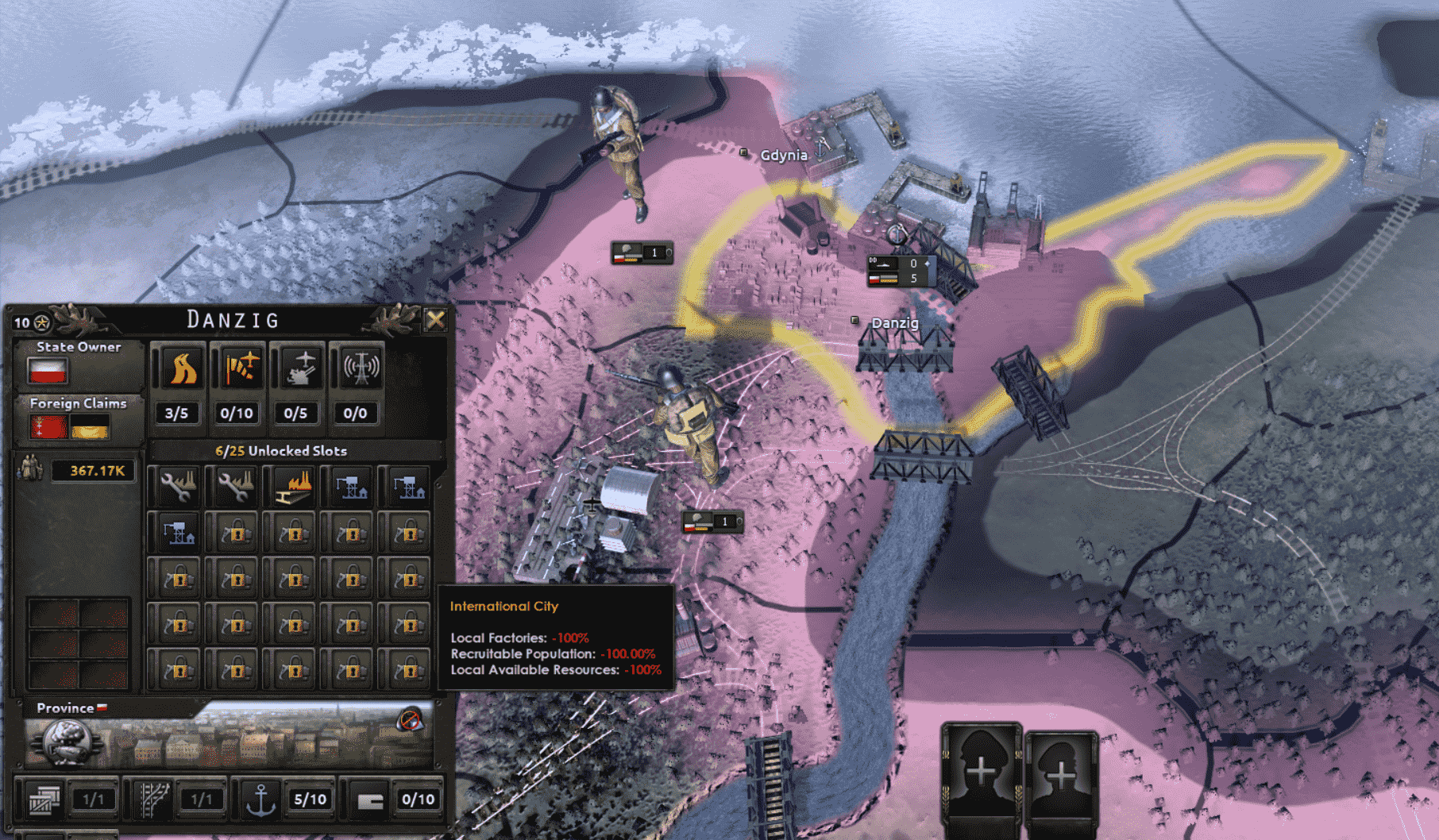Select the air base construction icon
Image resolution: width=1439 pixels, height=840 pixels.
pos(239,368)
